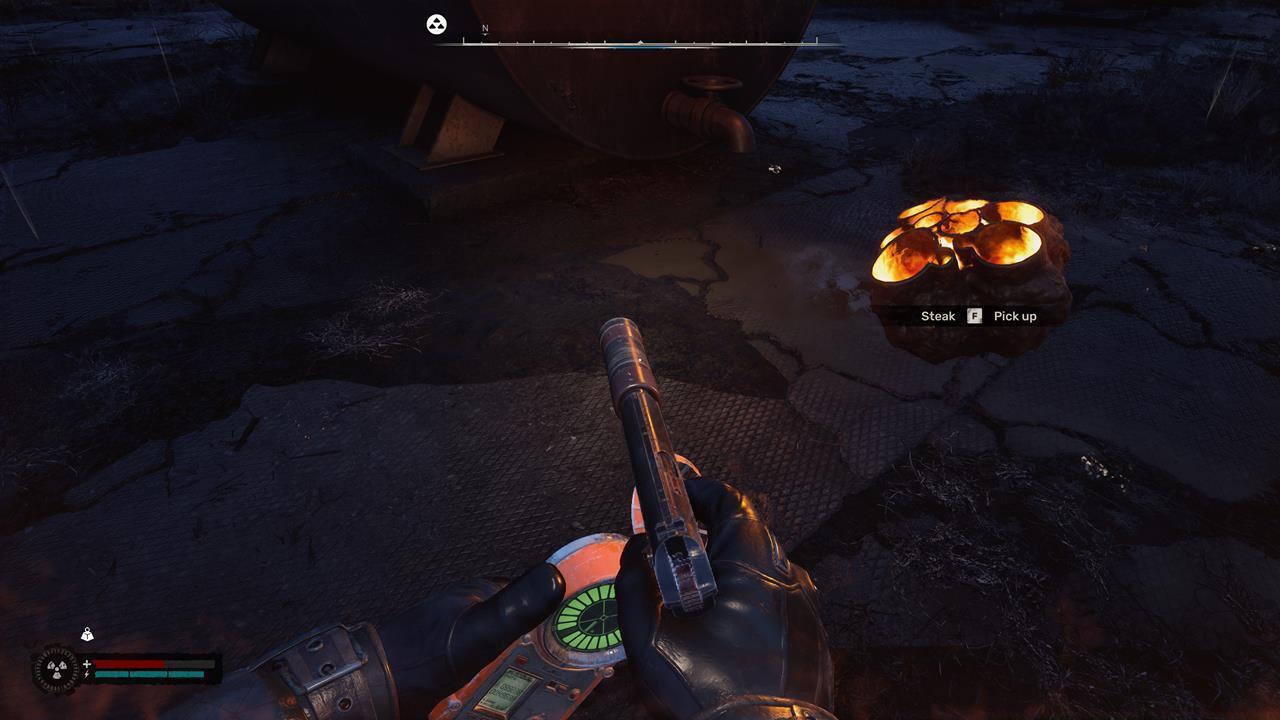1280x720 pixels.
Task: Click the red health bar segment
Action: [x=128, y=664]
